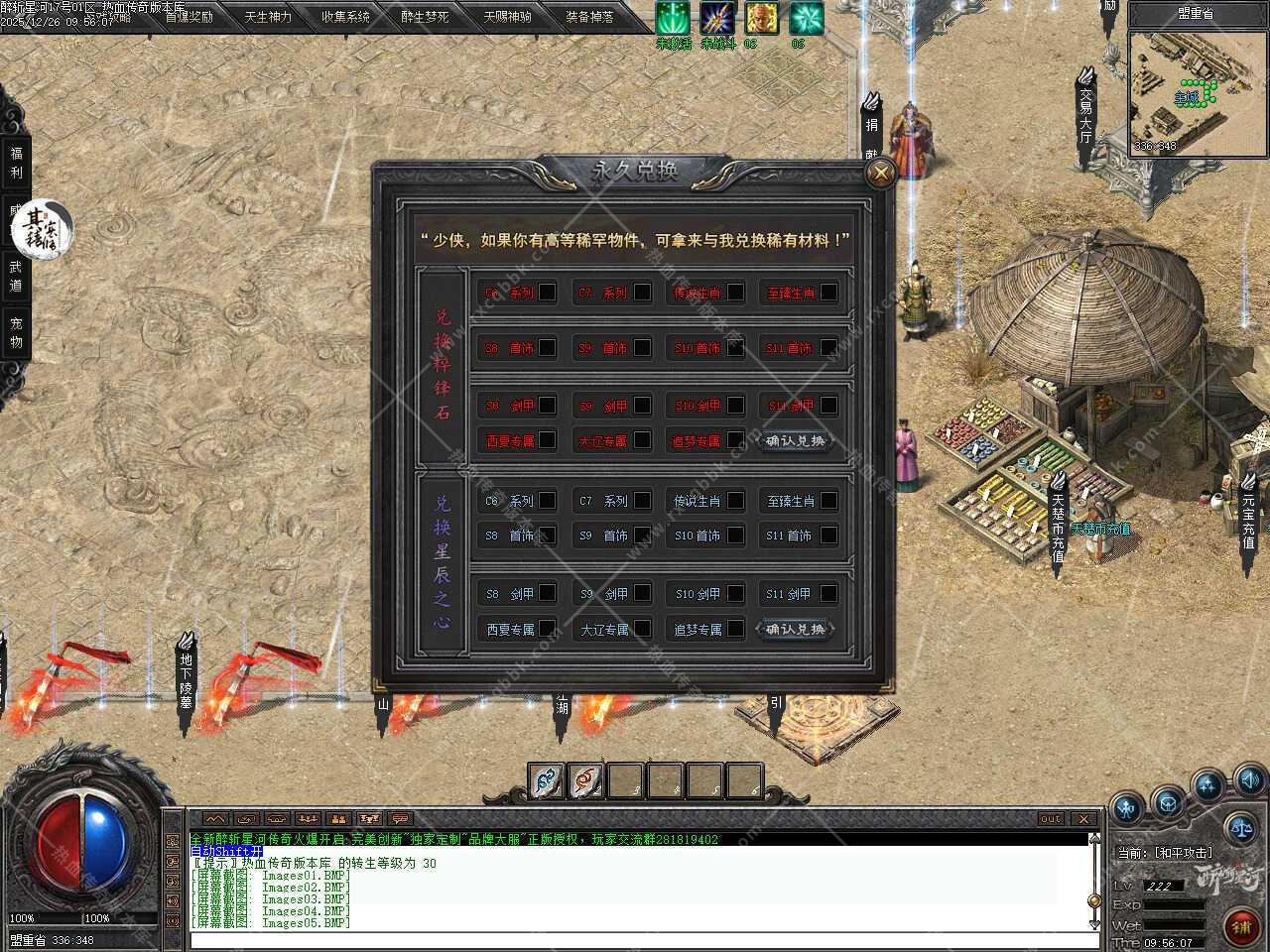Open the 收集系统 menu
1270x952 pixels.
pos(345,17)
